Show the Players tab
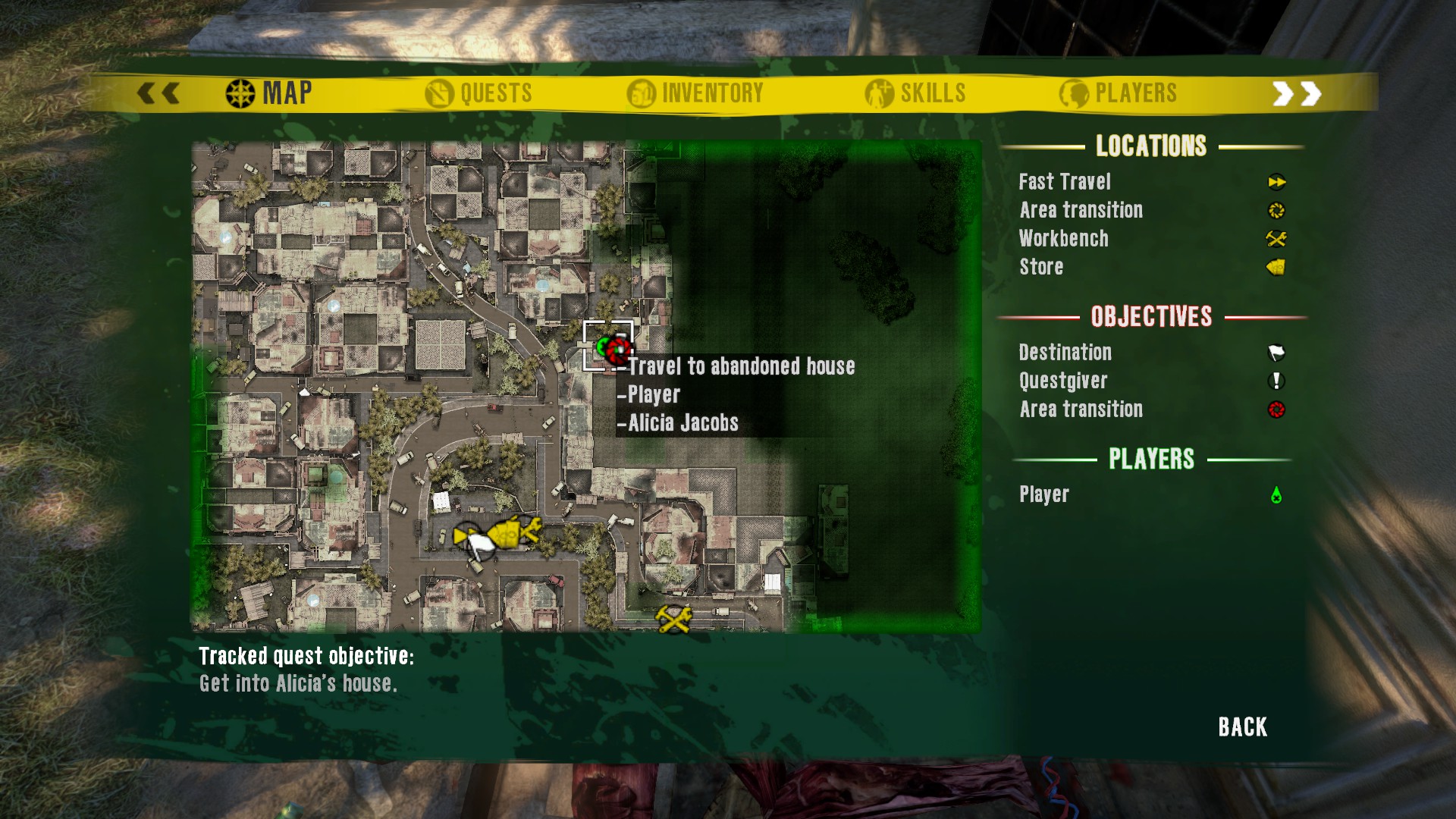 pyautogui.click(x=1119, y=93)
